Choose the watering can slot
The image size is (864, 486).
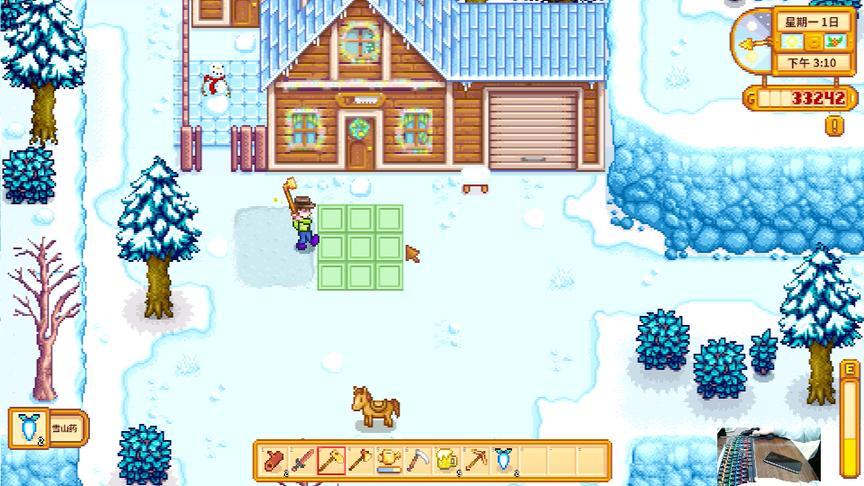pyautogui.click(x=389, y=461)
